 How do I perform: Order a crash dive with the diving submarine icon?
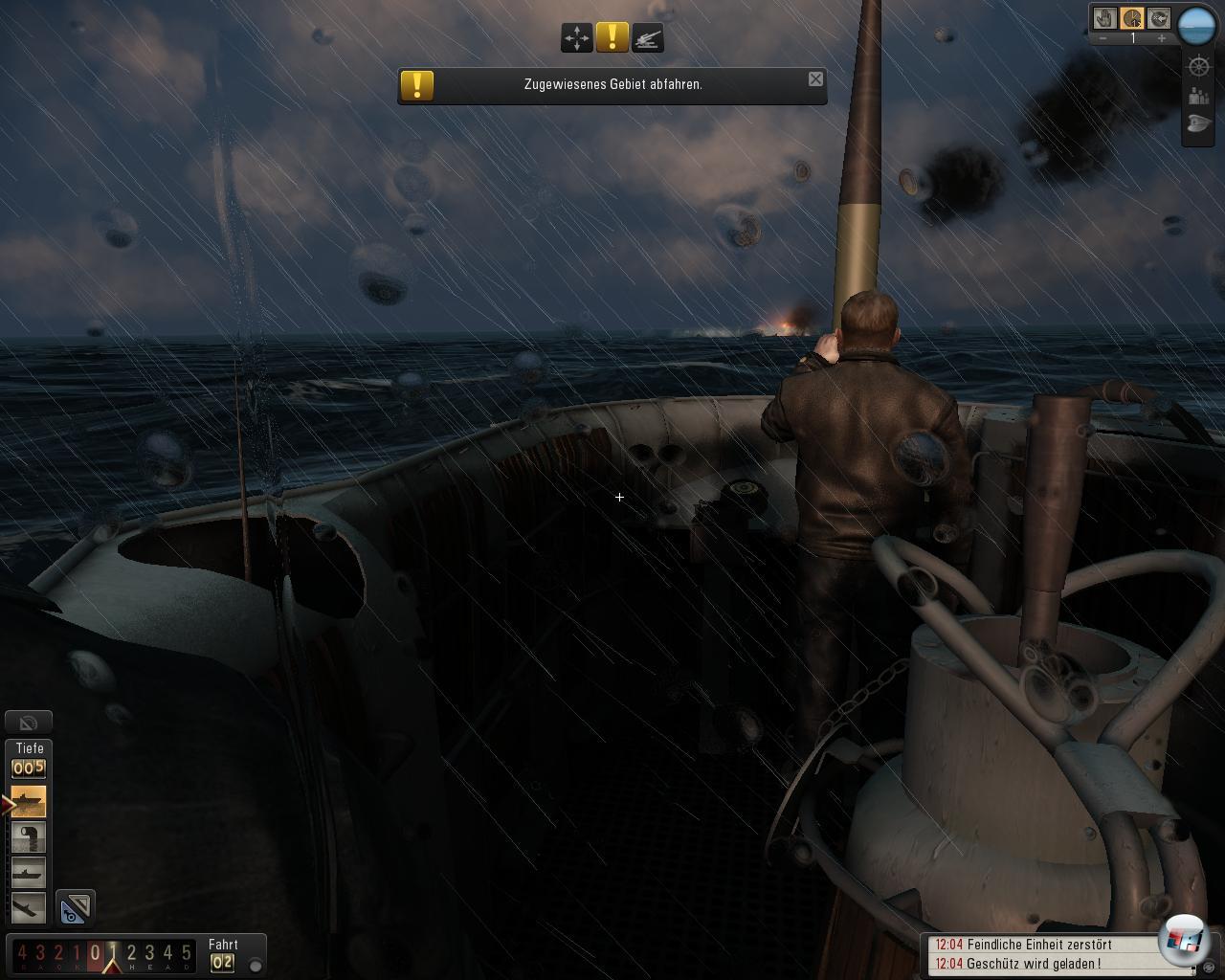29,906
